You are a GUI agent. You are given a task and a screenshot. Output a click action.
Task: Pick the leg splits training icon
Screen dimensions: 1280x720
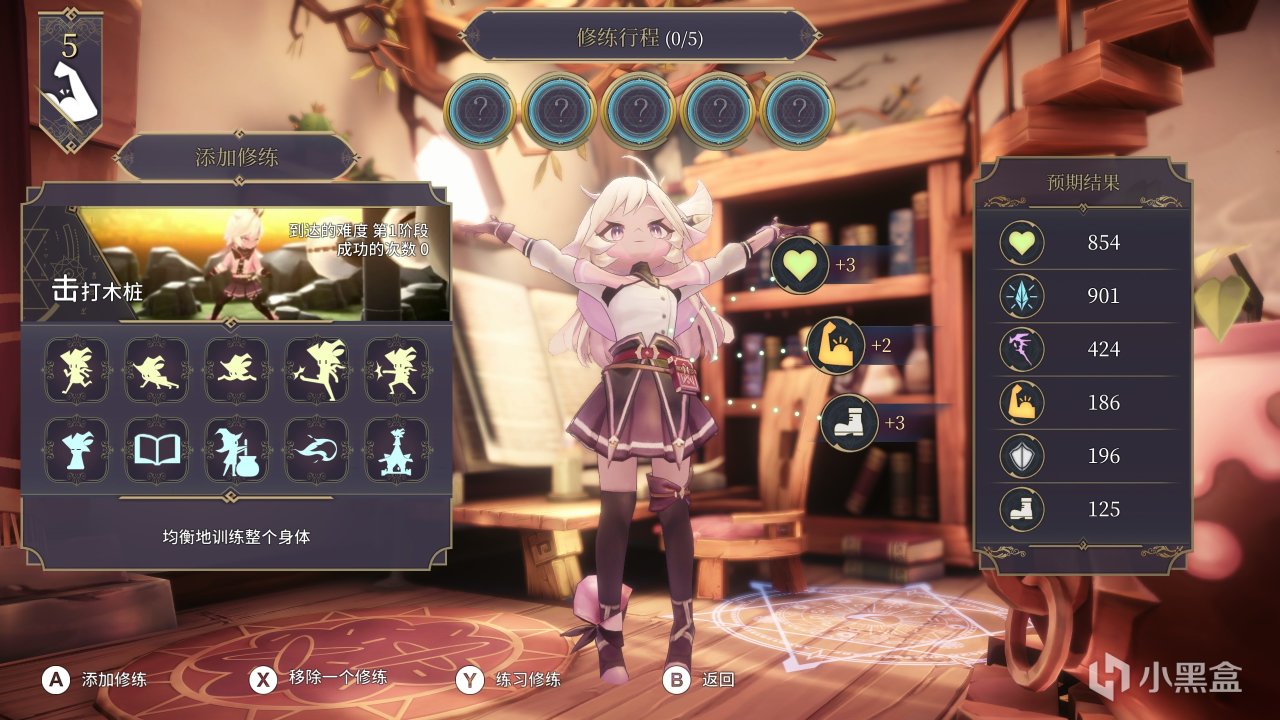[237, 370]
